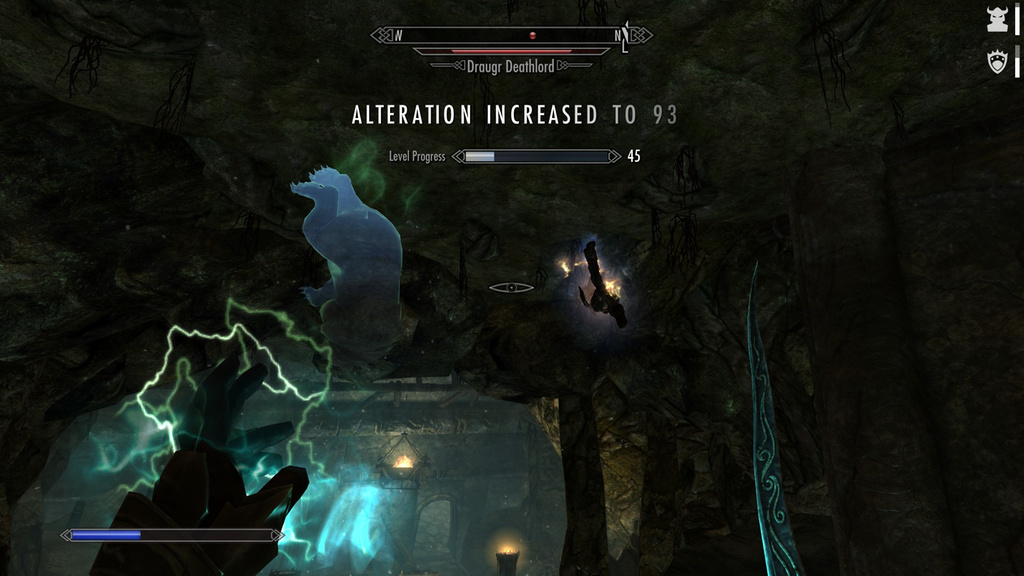Screen dimensions: 1024x576
Task: Click the compass bar
Action: point(511,36)
